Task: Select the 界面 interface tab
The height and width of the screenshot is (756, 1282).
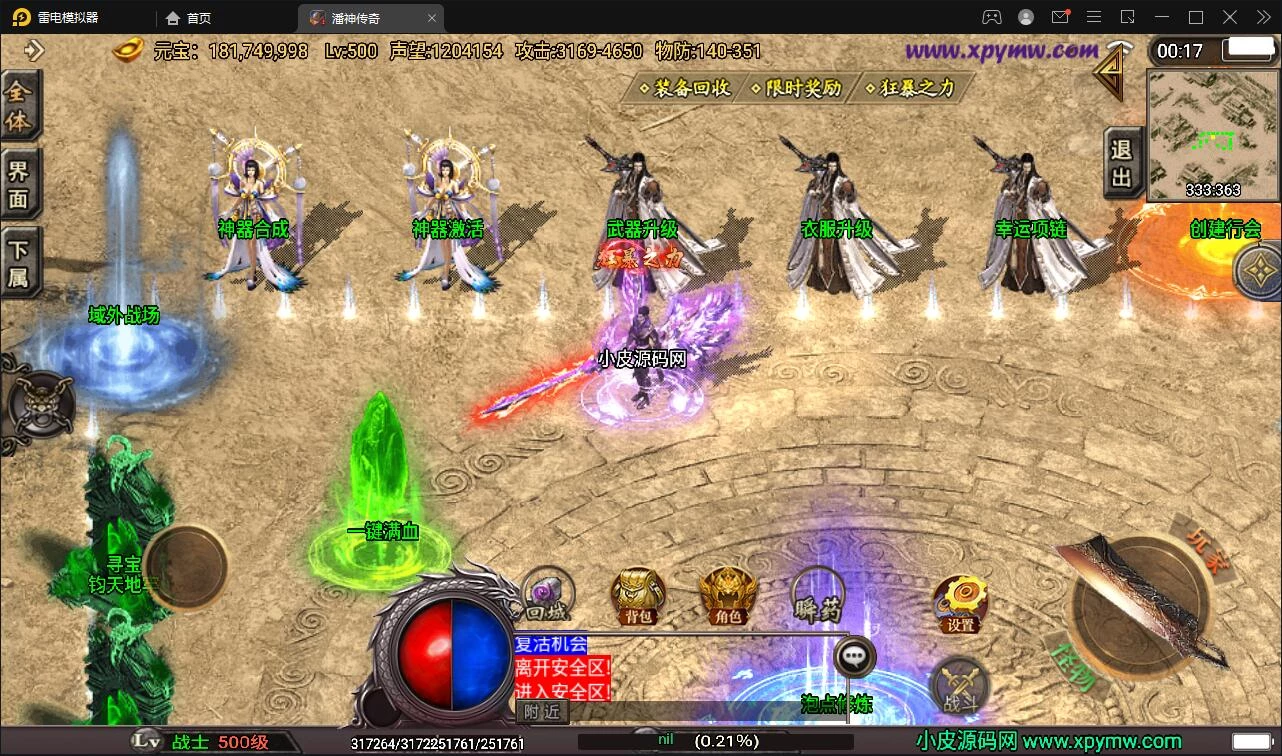Action: click(19, 184)
